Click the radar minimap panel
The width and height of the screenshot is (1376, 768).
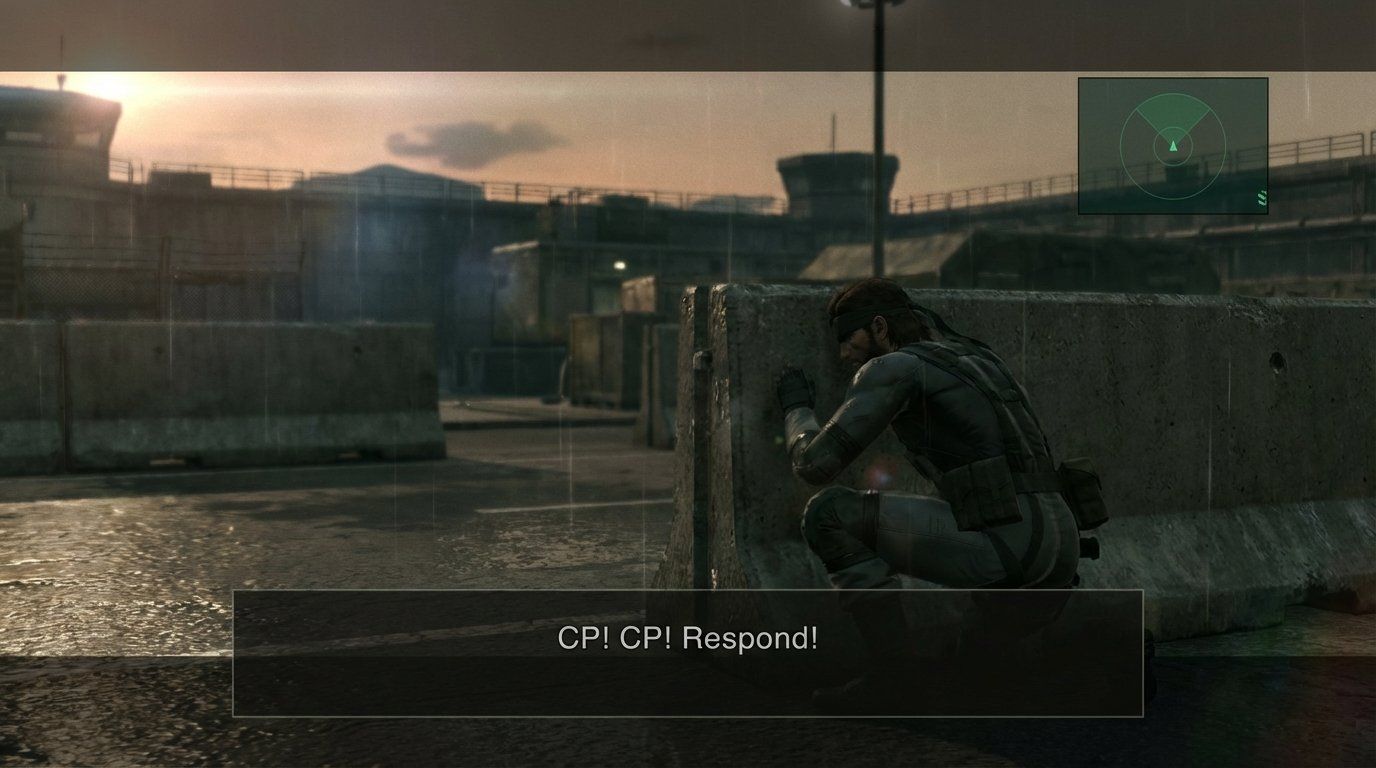point(1172,145)
